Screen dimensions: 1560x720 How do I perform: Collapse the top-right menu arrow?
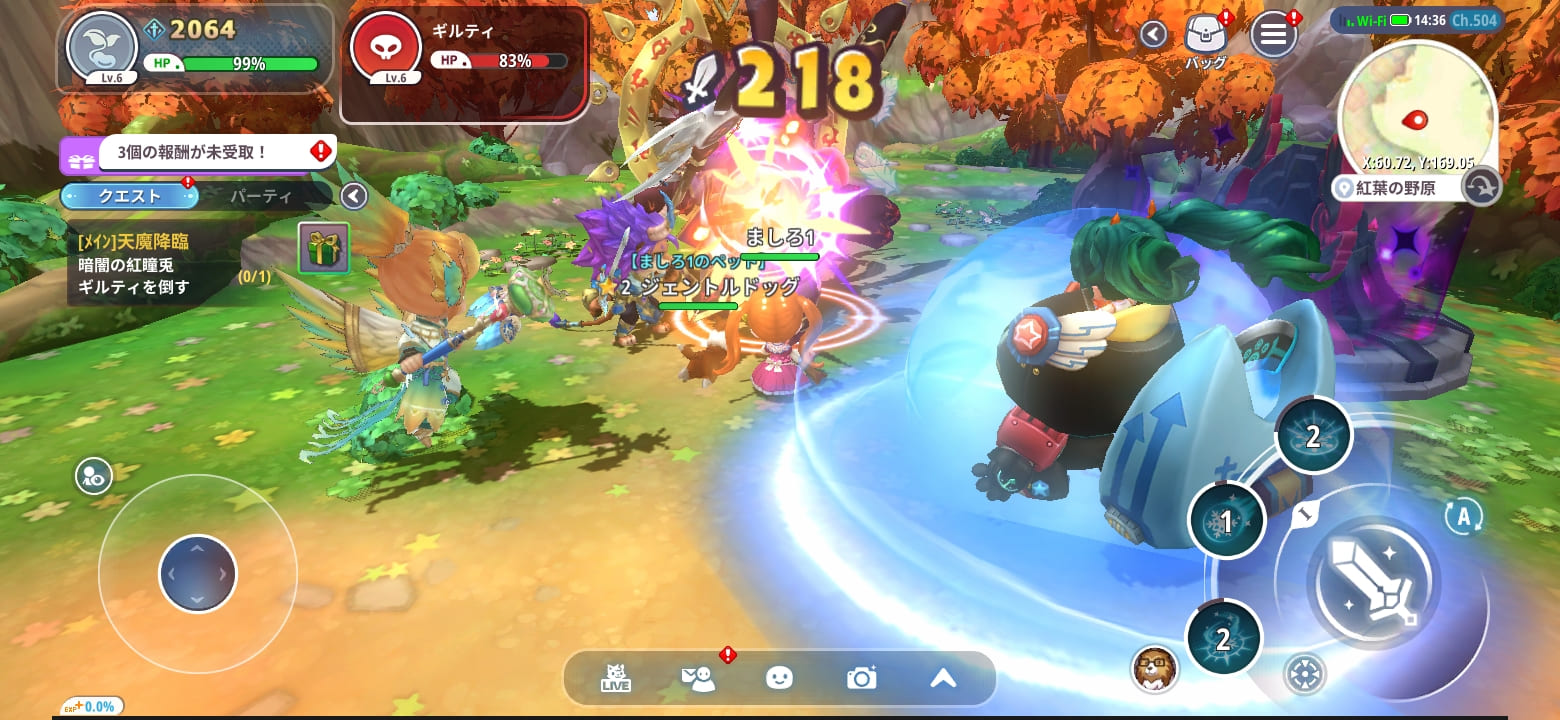coord(1153,35)
